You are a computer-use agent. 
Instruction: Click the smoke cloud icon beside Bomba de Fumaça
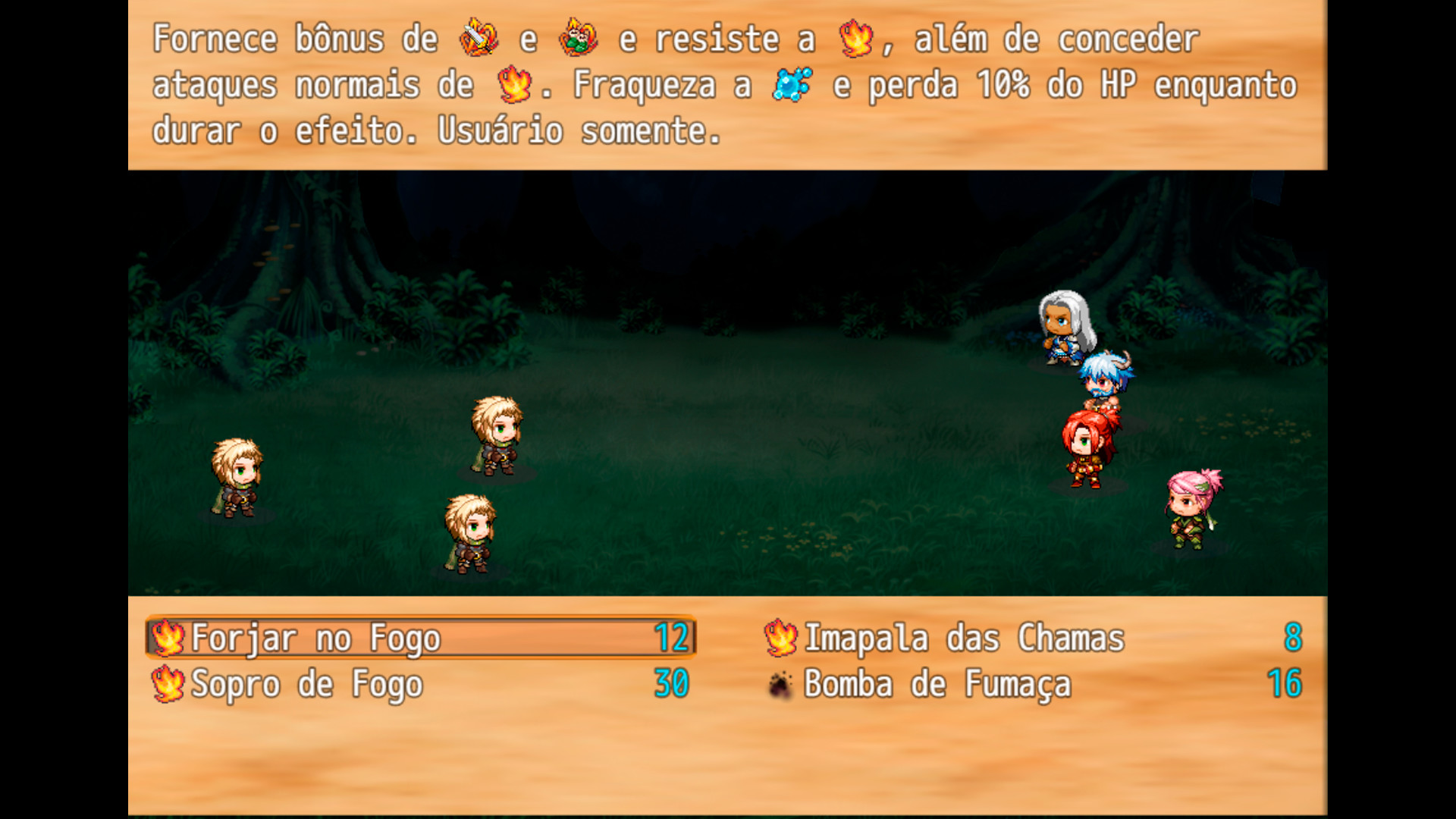click(x=779, y=684)
